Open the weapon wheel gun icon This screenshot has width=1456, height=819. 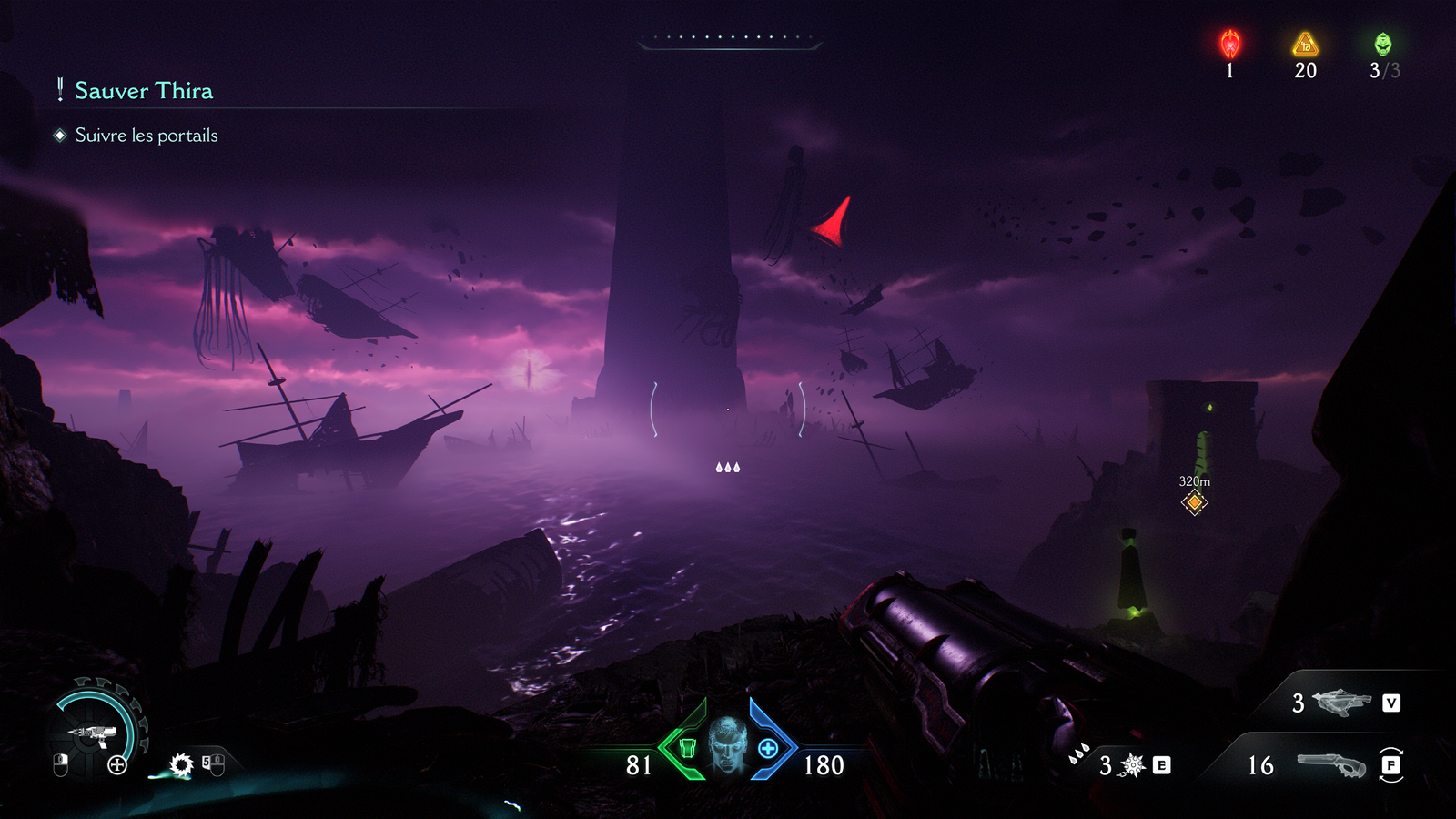92,732
